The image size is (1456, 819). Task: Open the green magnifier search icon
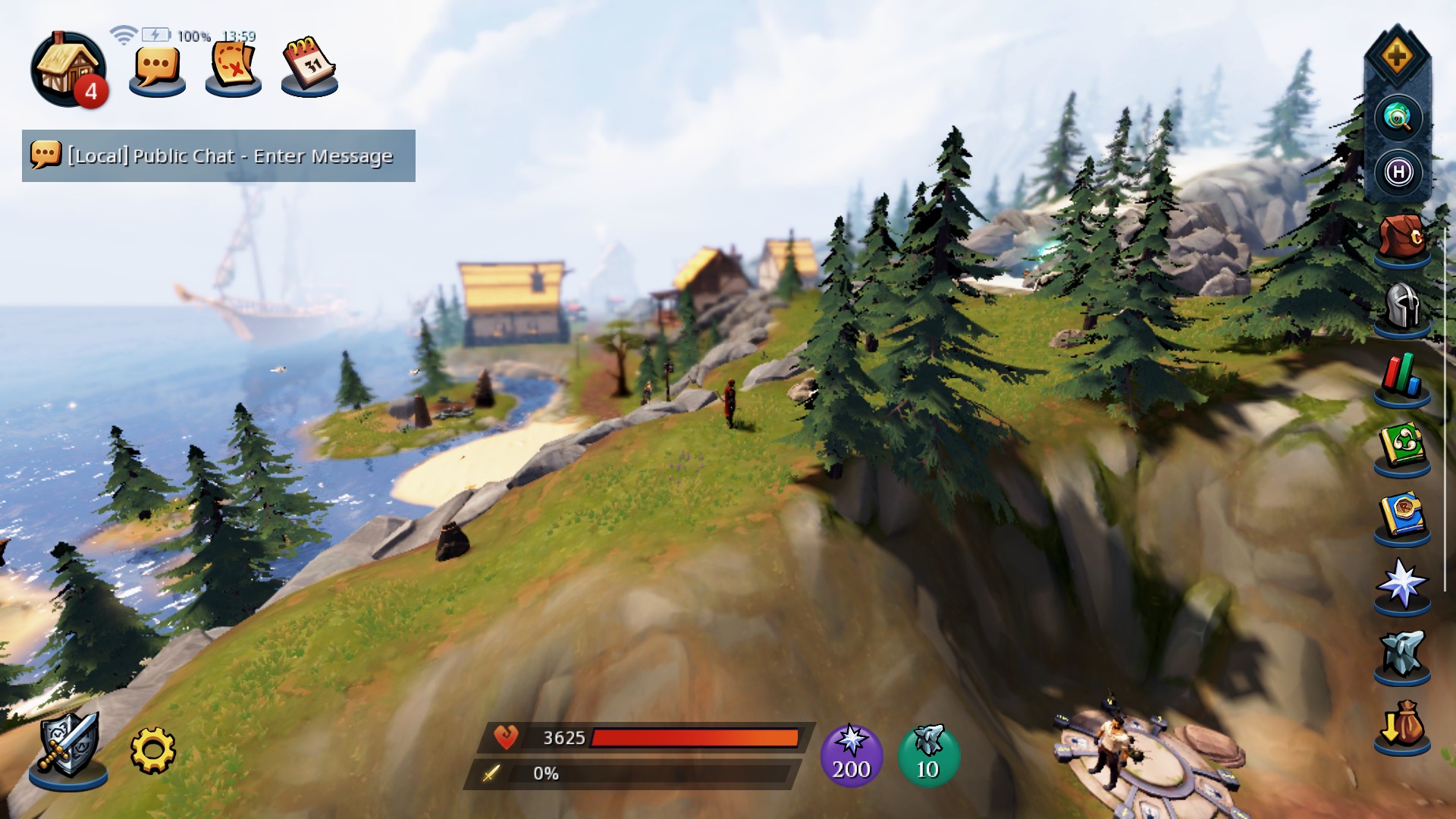(1398, 118)
